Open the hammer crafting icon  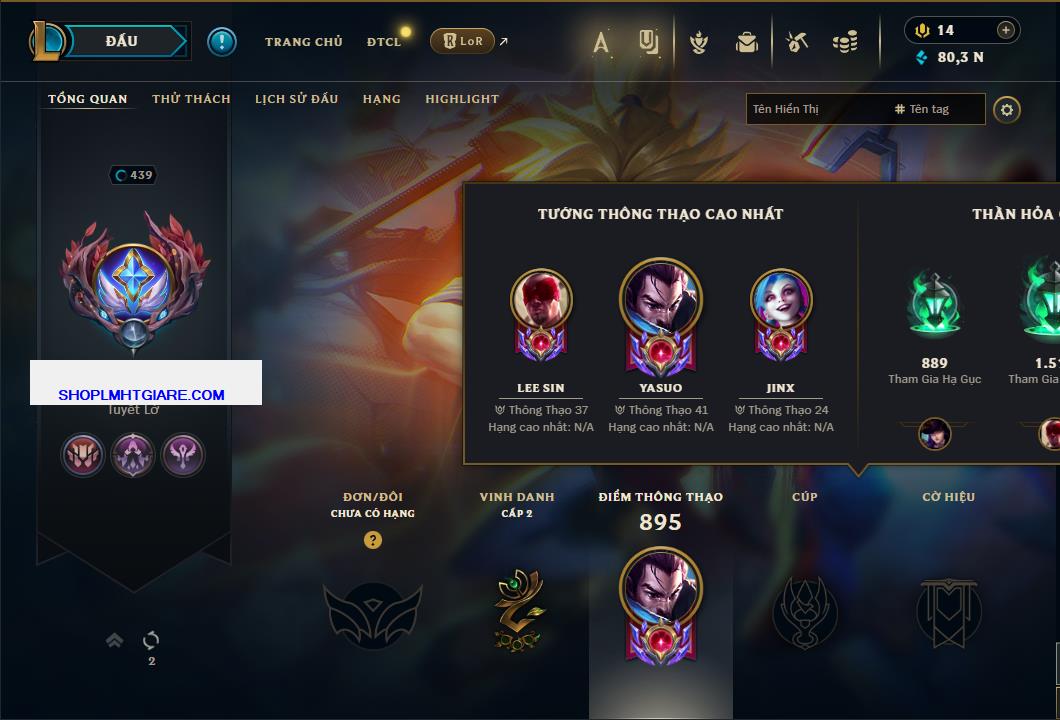[x=796, y=42]
